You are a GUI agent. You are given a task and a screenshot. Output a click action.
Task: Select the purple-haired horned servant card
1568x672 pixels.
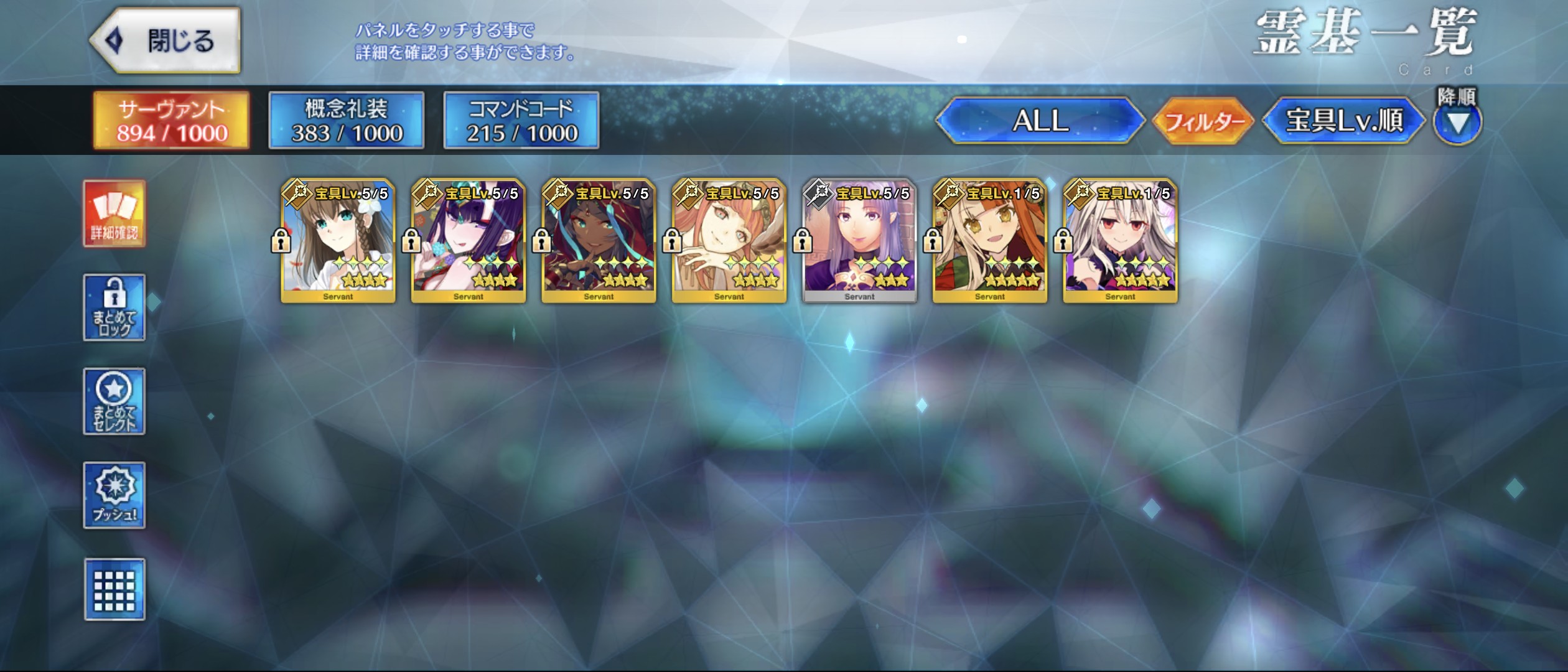point(469,241)
